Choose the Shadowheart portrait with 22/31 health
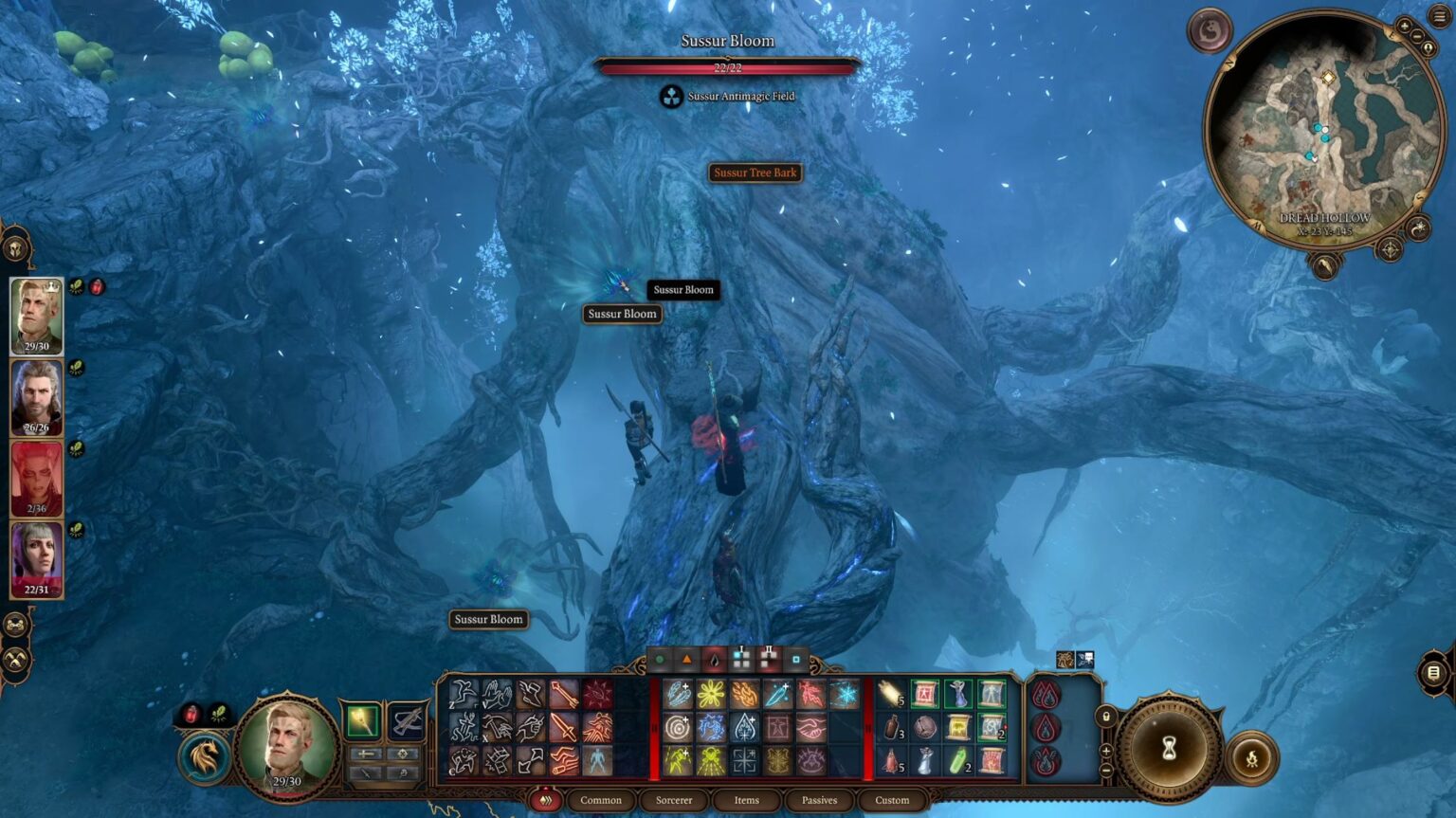The image size is (1456, 818). point(37,560)
